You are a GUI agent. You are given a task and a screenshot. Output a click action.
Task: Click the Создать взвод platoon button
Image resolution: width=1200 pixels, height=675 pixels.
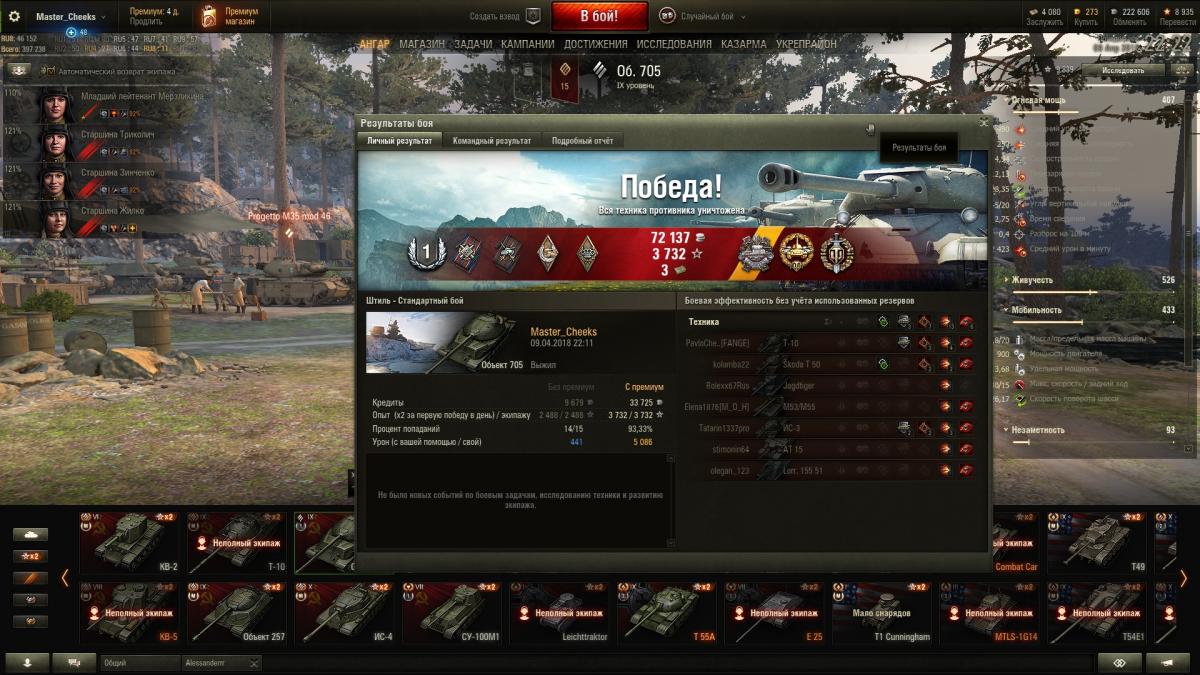[505, 16]
